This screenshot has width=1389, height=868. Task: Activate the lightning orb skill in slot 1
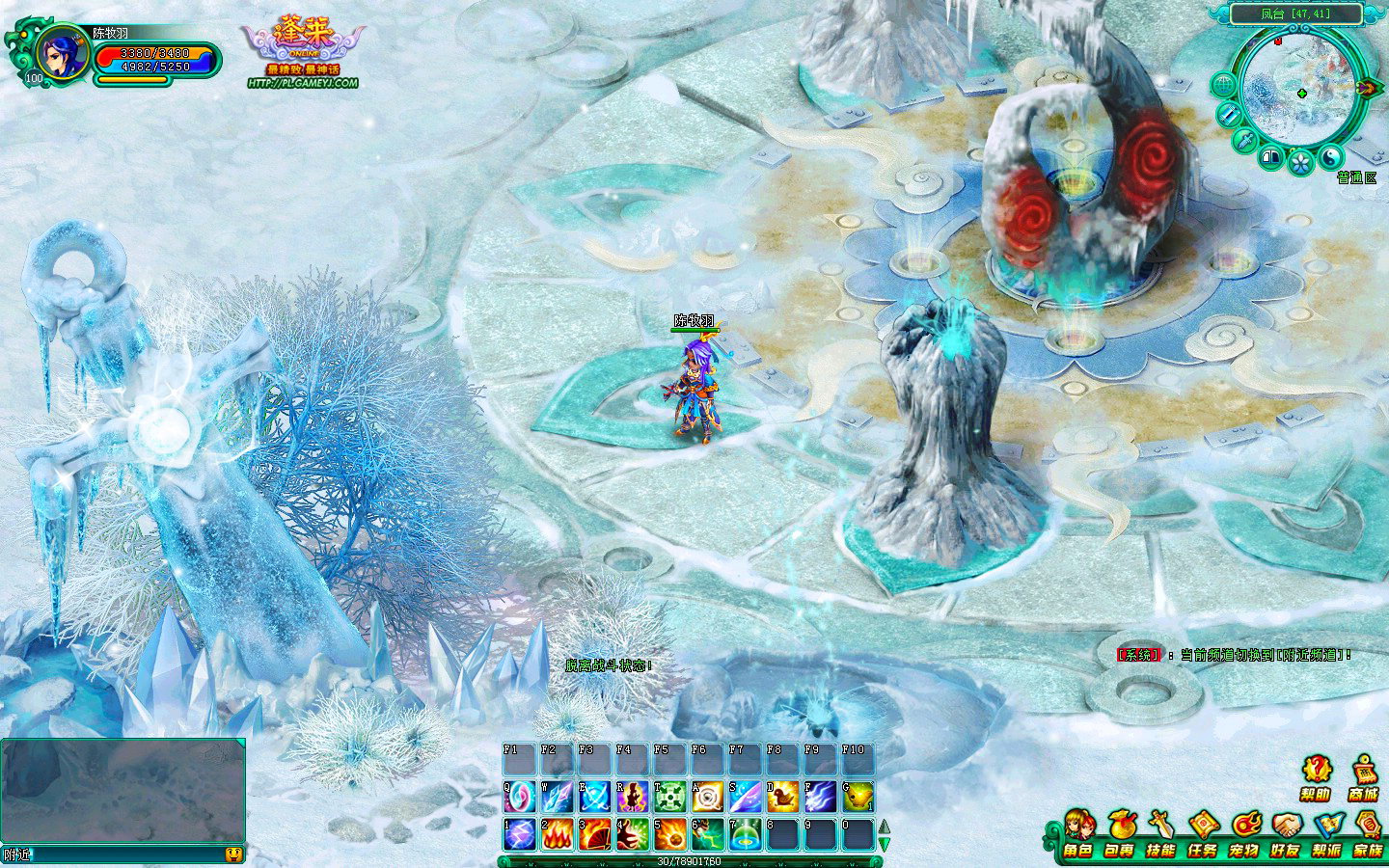point(519,834)
